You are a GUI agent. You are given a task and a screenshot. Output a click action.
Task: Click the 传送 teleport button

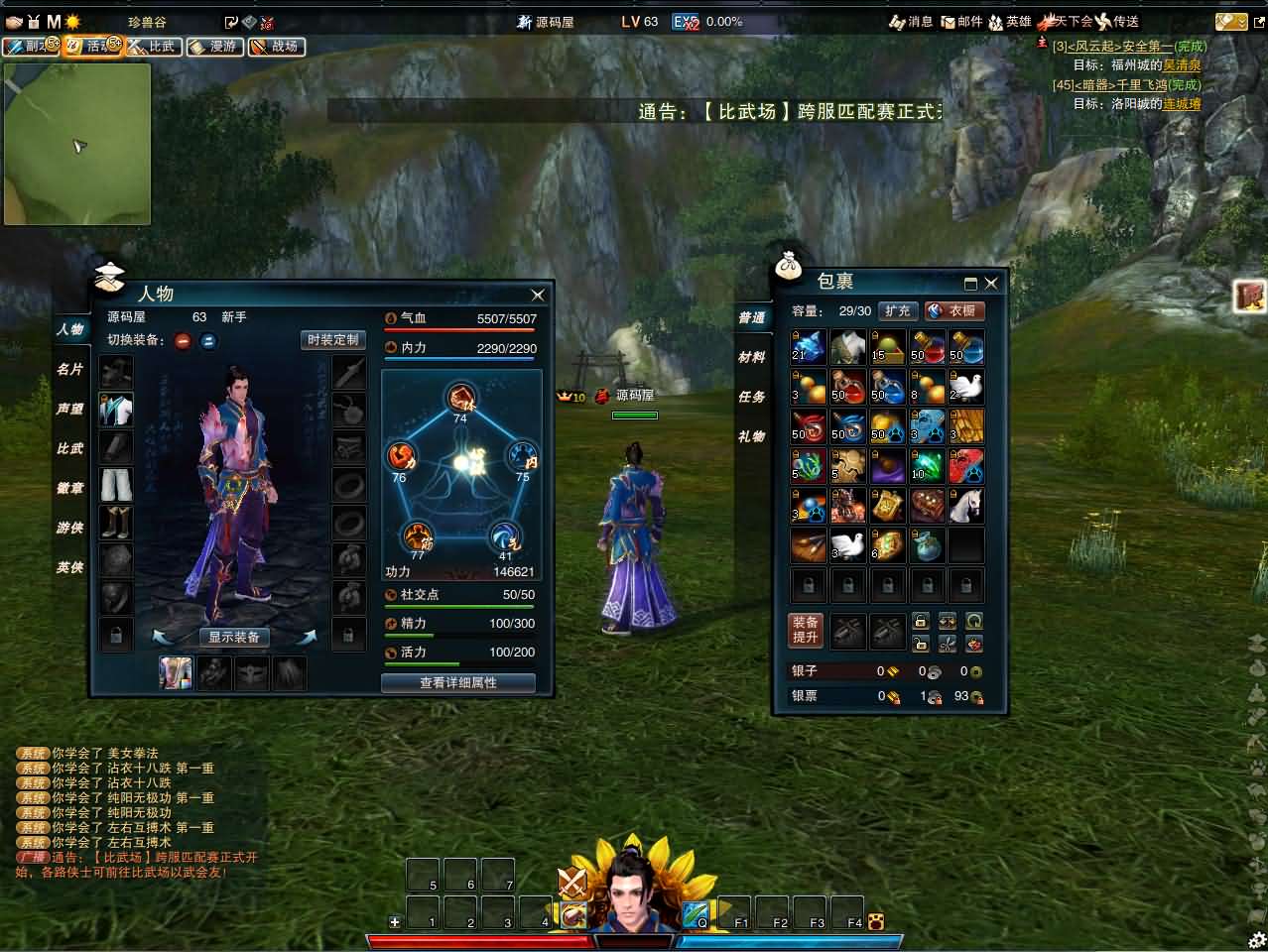(1117, 21)
